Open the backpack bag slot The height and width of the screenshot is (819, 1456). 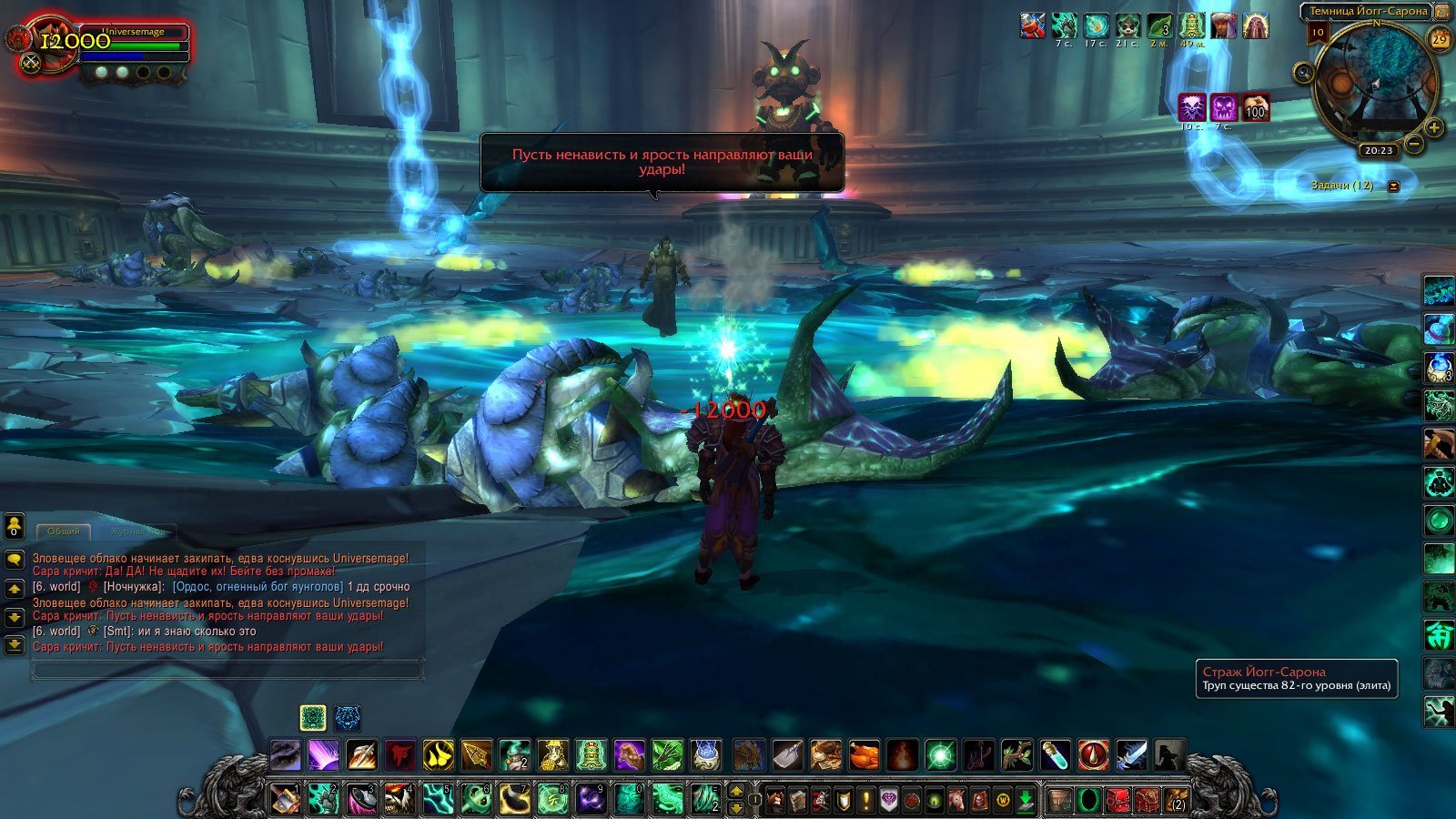click(1176, 801)
